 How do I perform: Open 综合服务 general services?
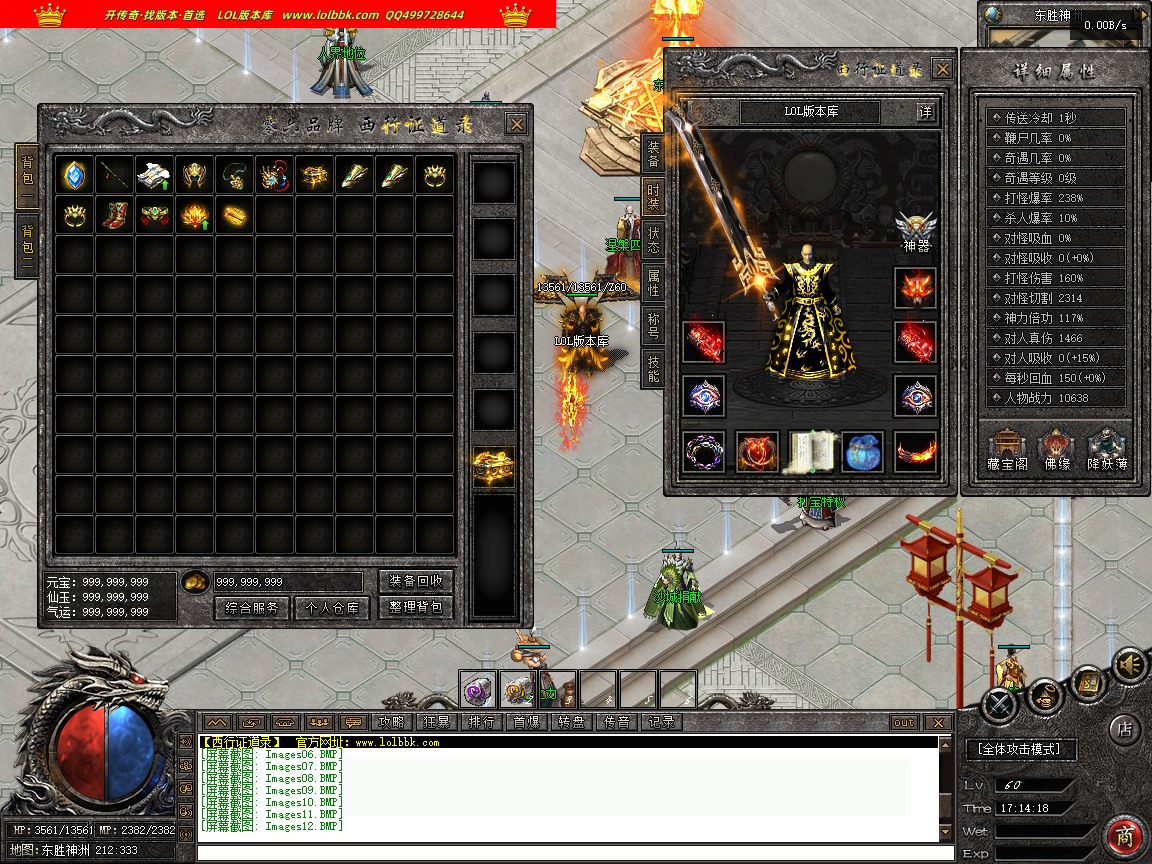pos(252,607)
